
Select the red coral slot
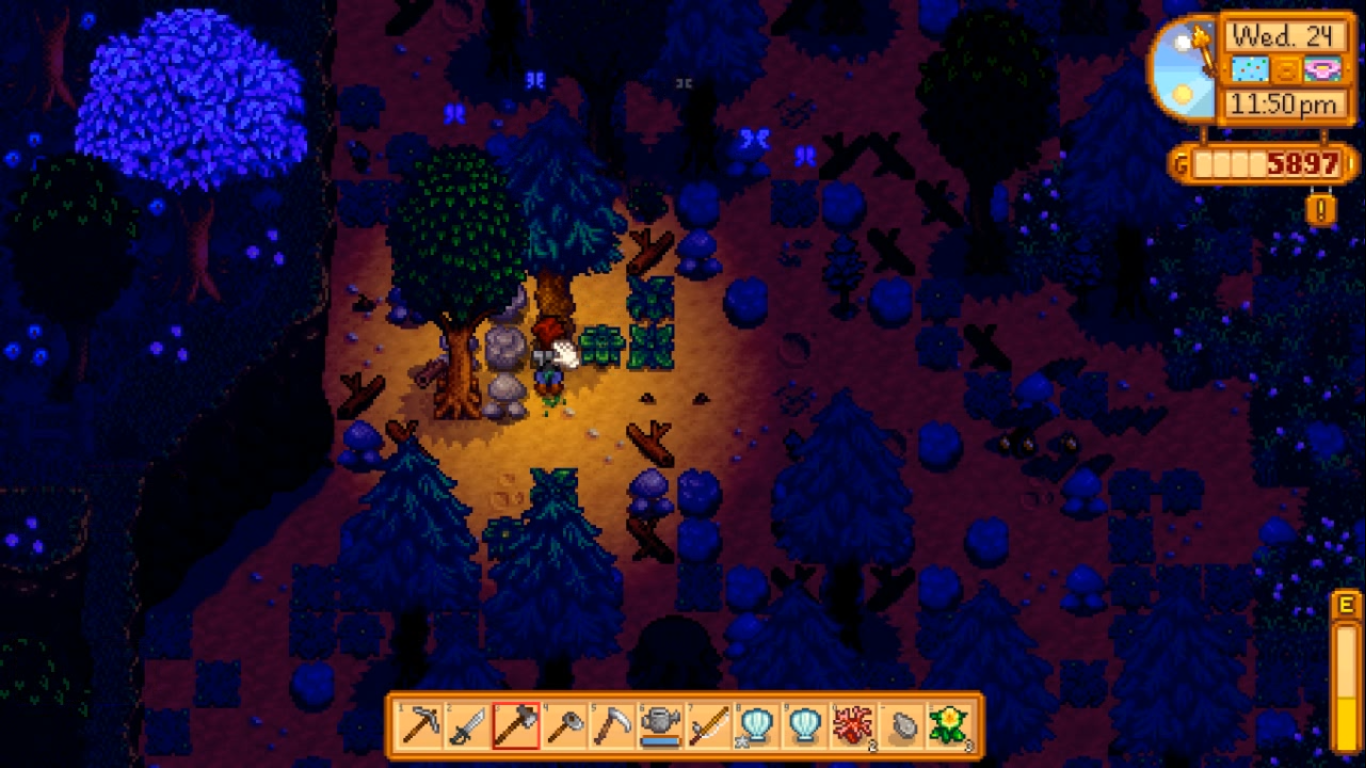(852, 725)
